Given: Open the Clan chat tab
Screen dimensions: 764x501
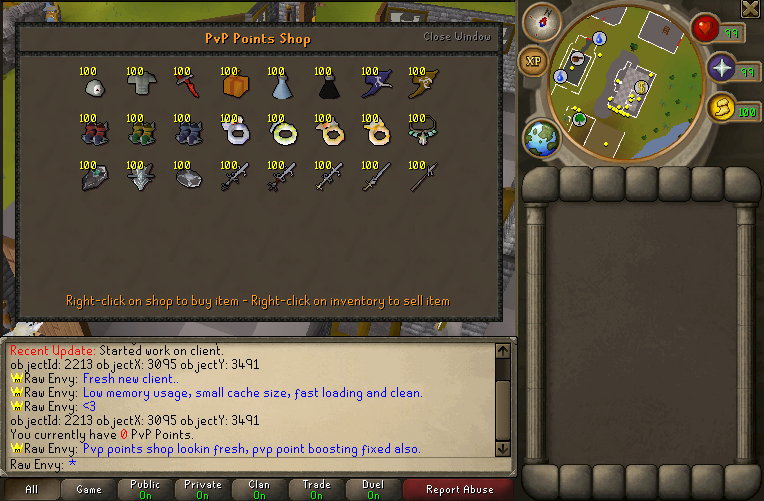Looking at the screenshot, I should click(x=258, y=490).
